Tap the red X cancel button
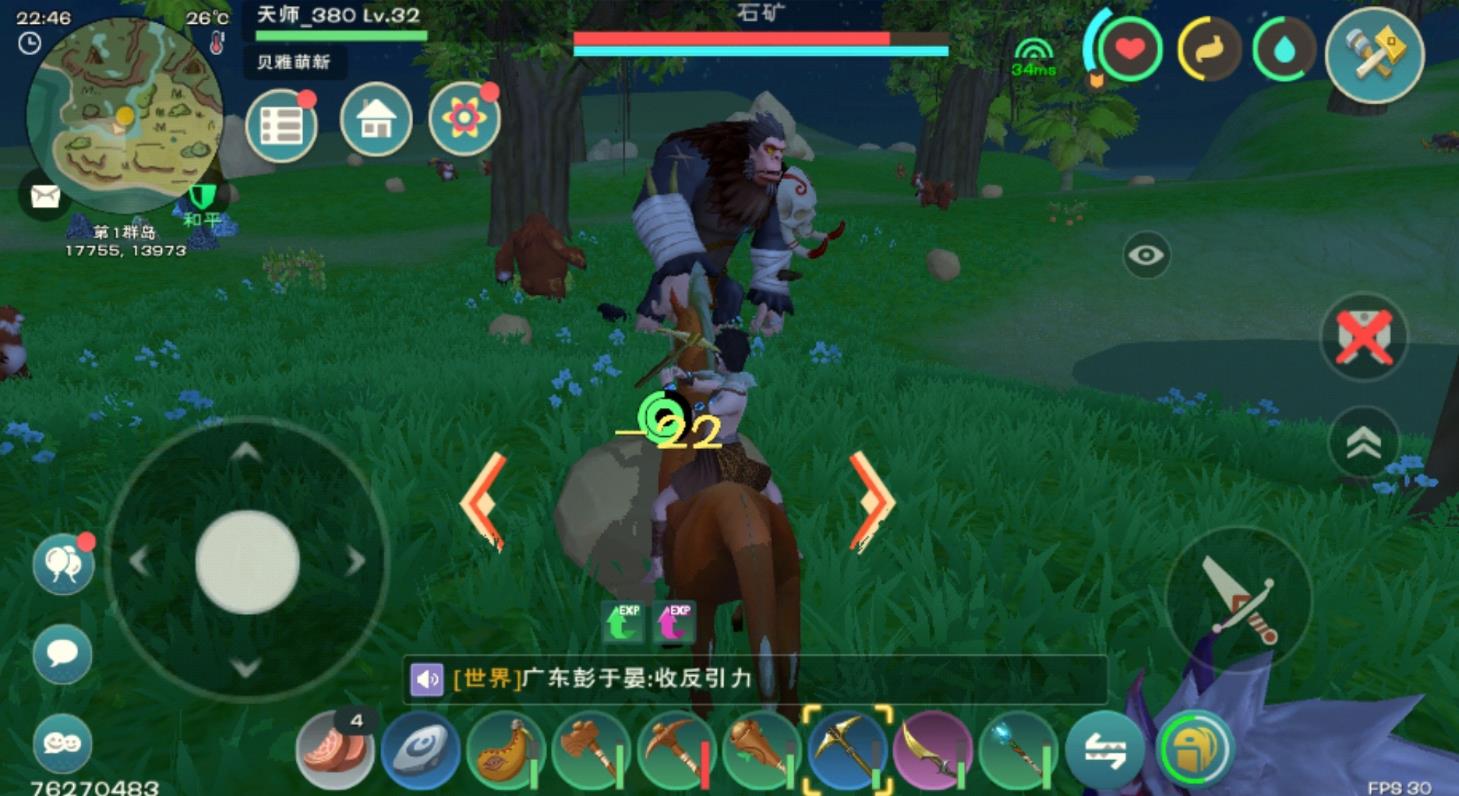This screenshot has width=1459, height=796. tap(1364, 336)
